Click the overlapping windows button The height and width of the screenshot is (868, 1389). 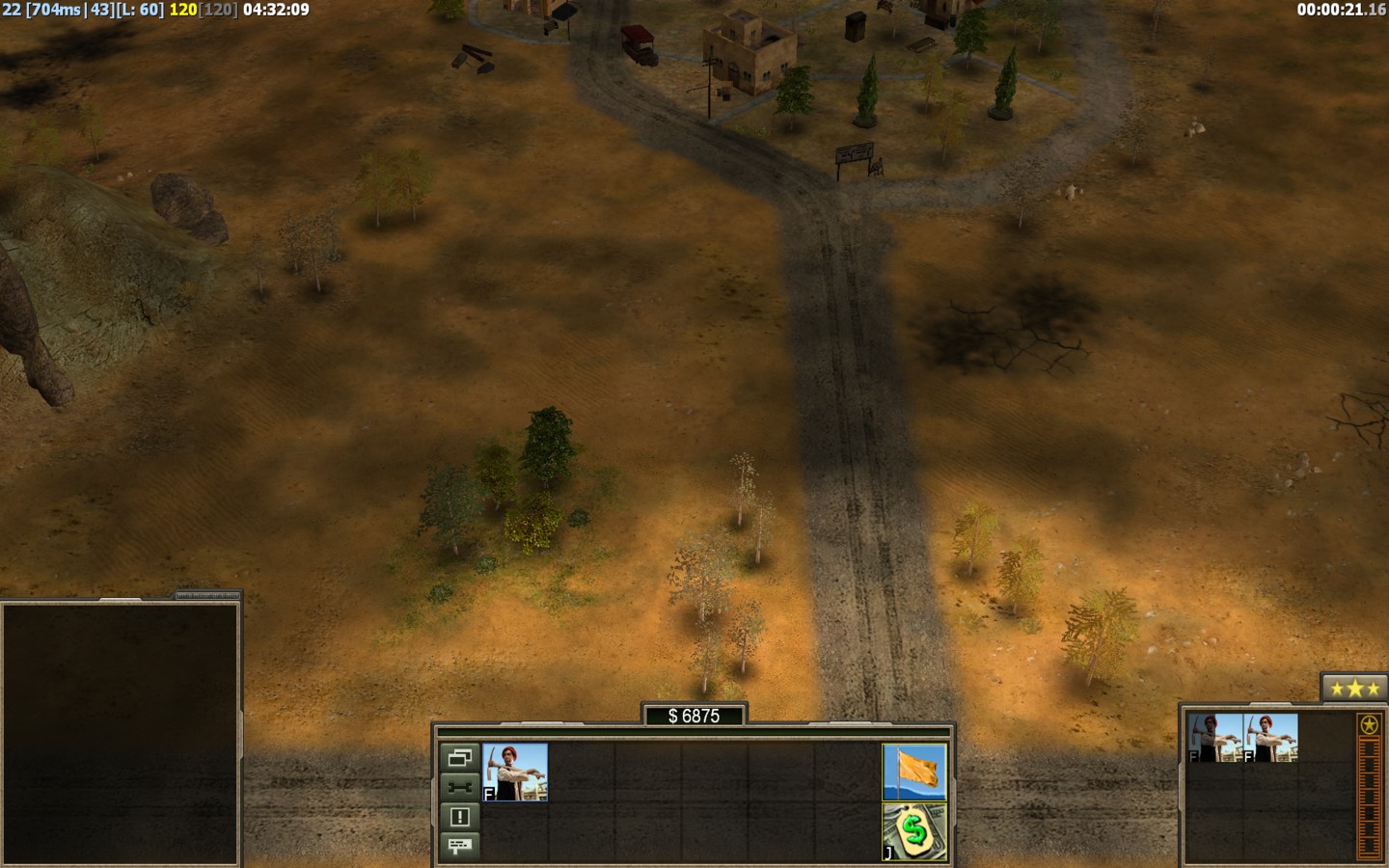coord(459,757)
